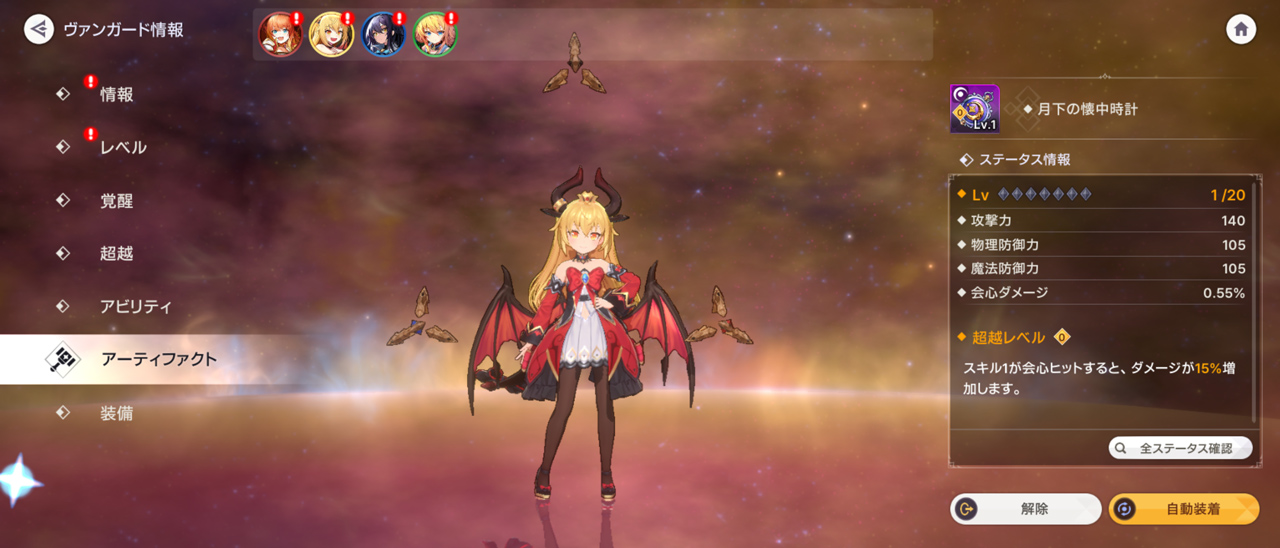Select the 覚醒 menu entry
Image resolution: width=1280 pixels, height=548 pixels.
click(116, 200)
